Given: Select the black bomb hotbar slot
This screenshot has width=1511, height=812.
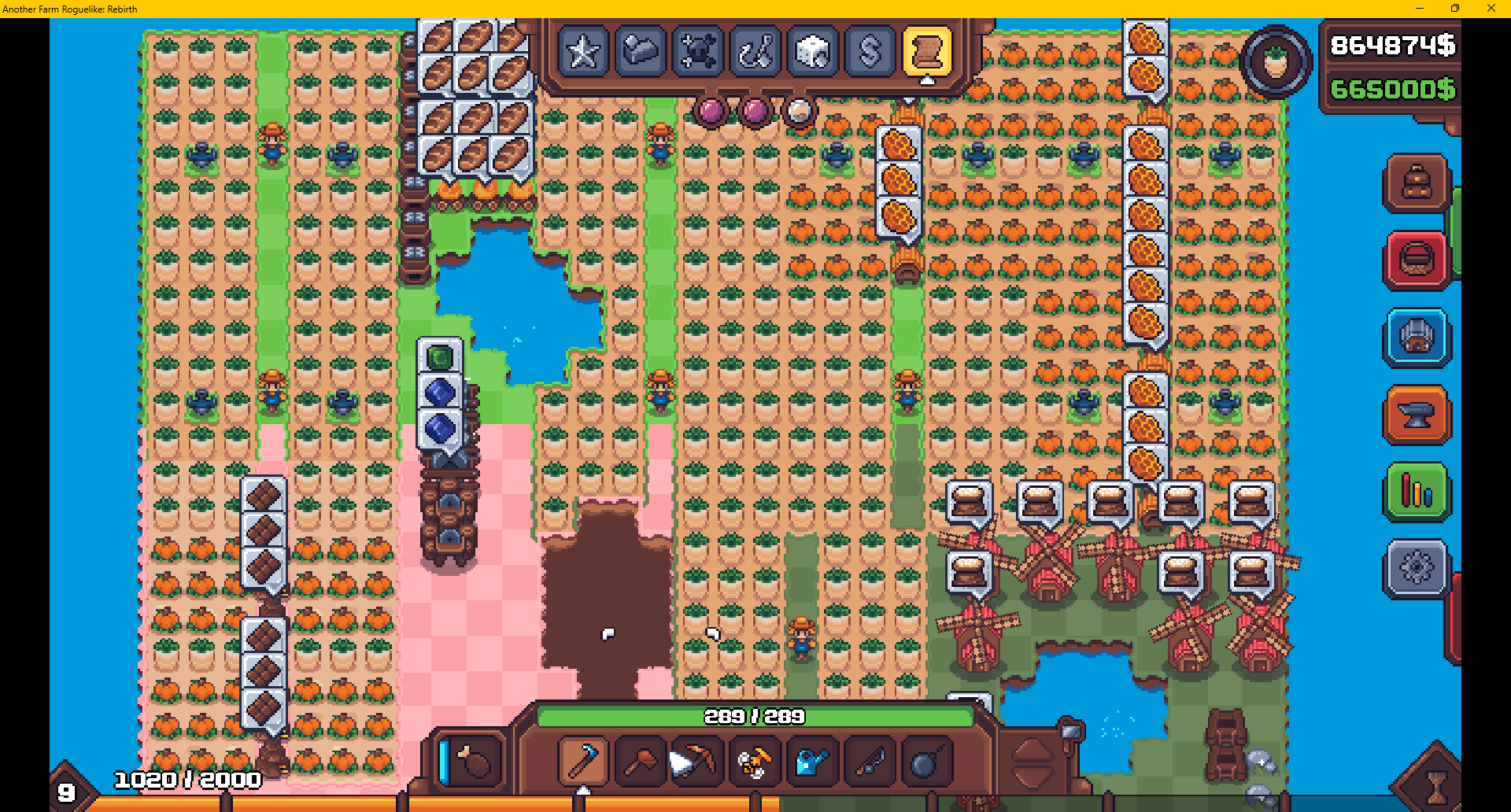Looking at the screenshot, I should click(x=925, y=761).
